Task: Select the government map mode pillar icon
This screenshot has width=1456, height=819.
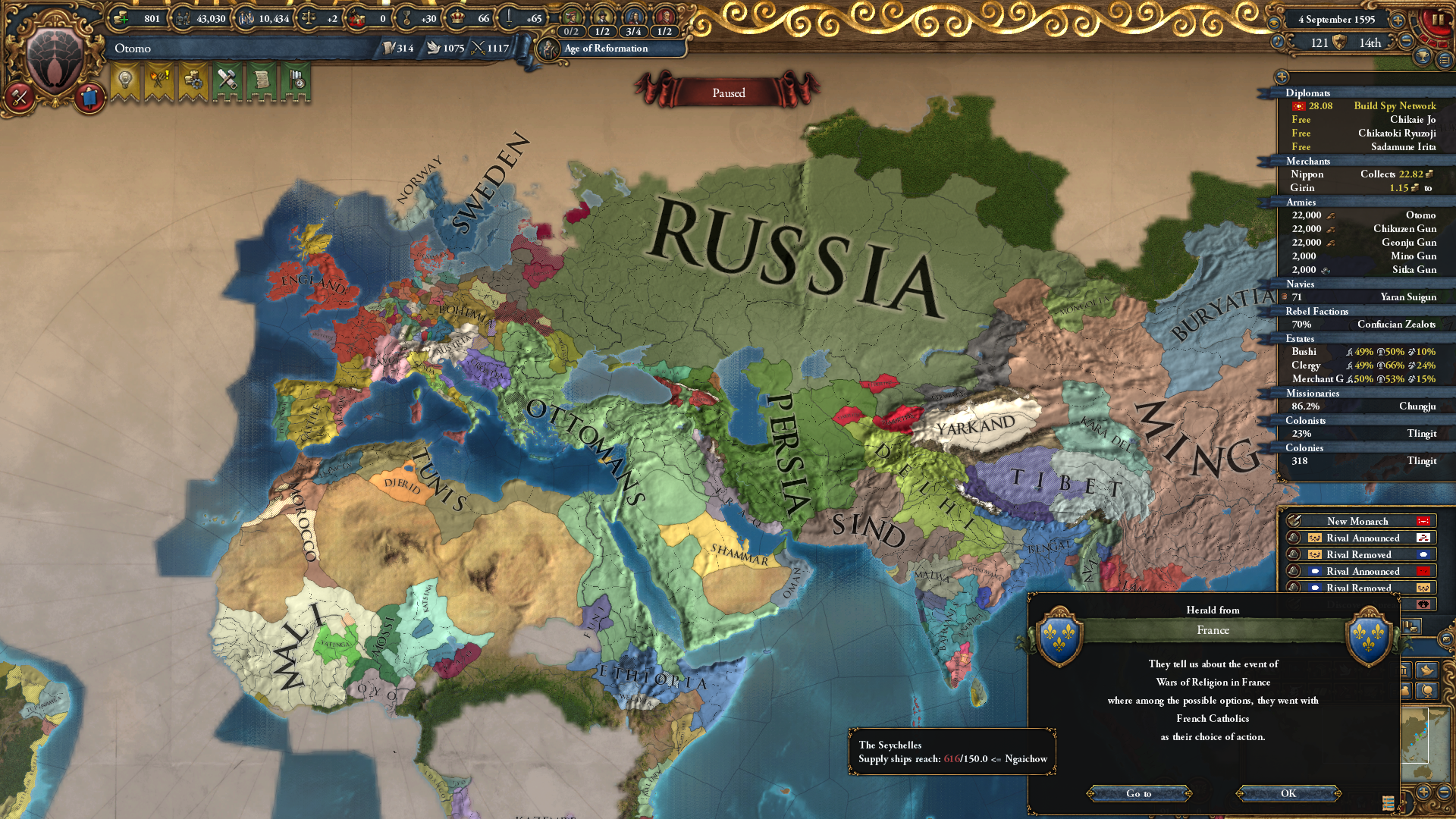Action: [x=1405, y=670]
